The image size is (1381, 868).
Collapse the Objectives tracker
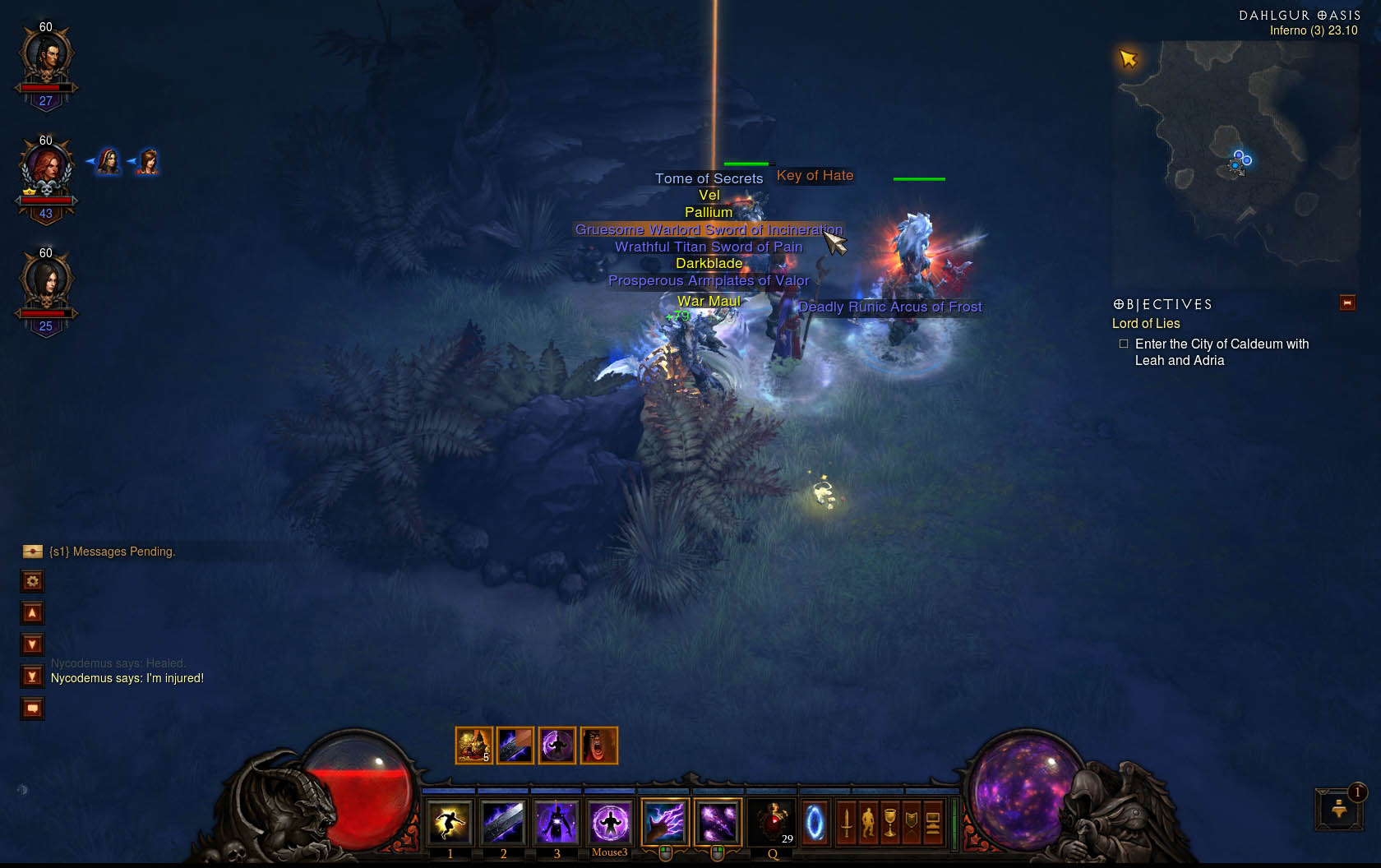click(1347, 303)
